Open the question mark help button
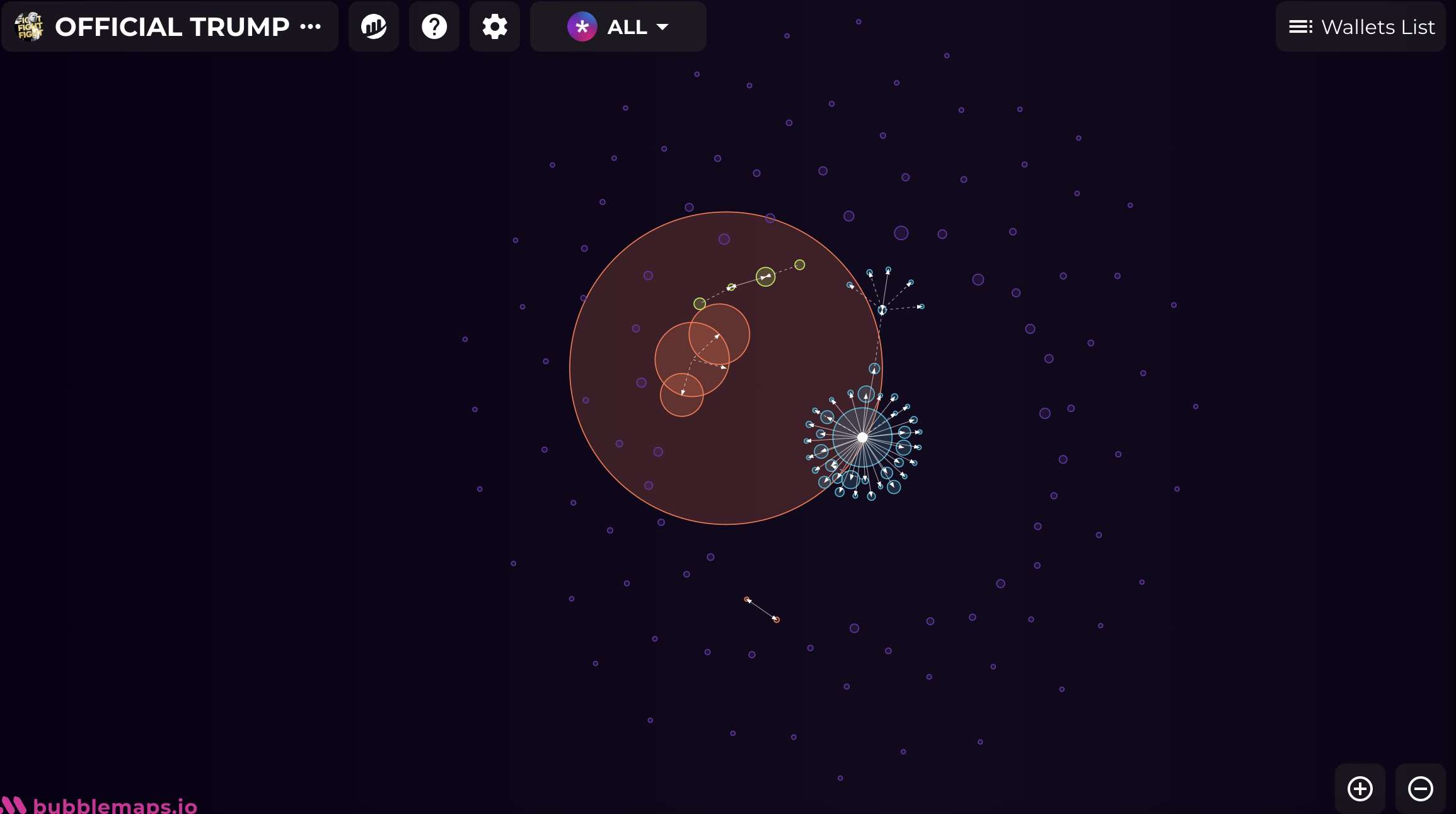1456x814 pixels. tap(434, 26)
